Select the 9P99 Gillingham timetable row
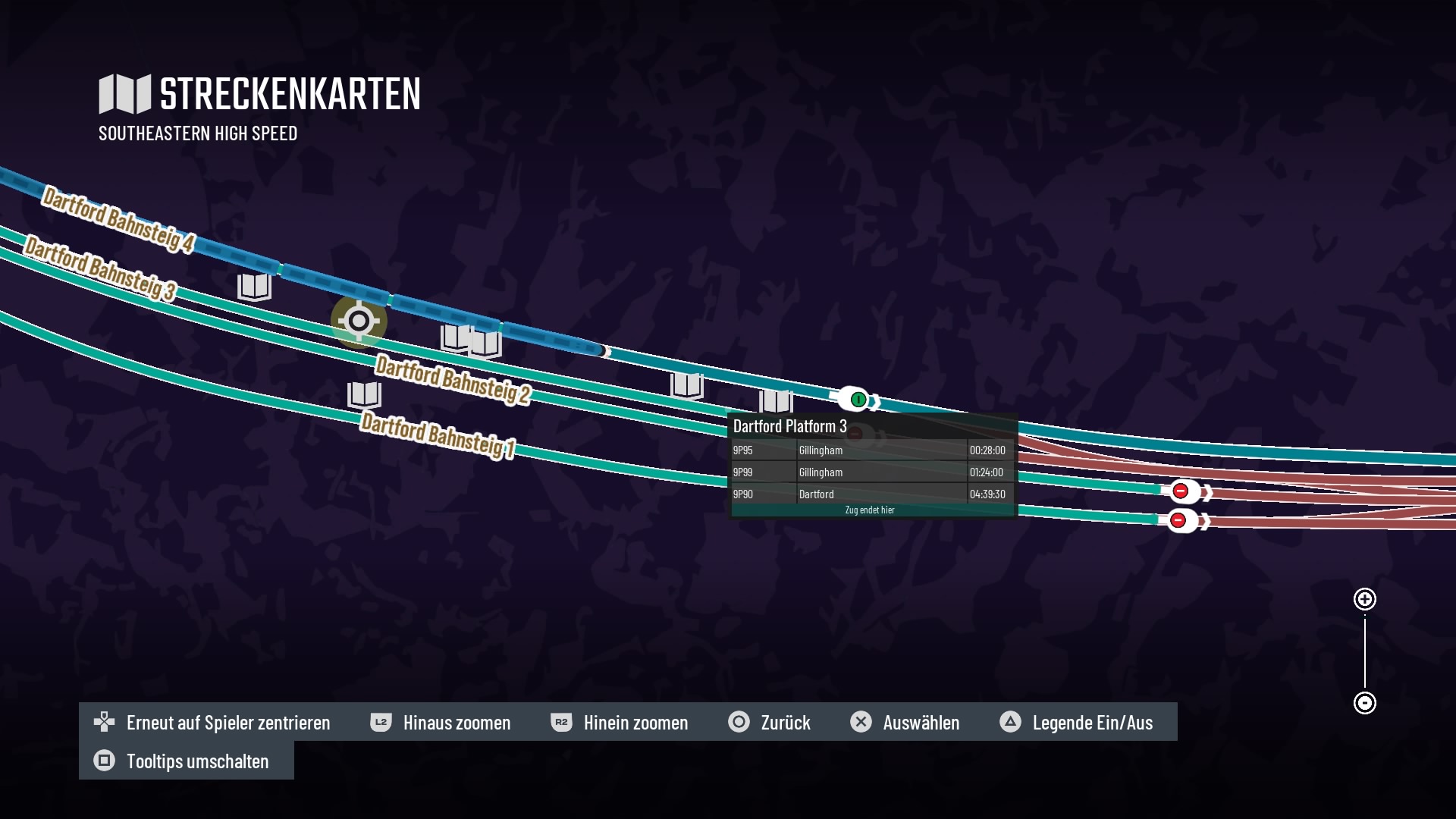This screenshot has width=1456, height=819. tap(870, 472)
